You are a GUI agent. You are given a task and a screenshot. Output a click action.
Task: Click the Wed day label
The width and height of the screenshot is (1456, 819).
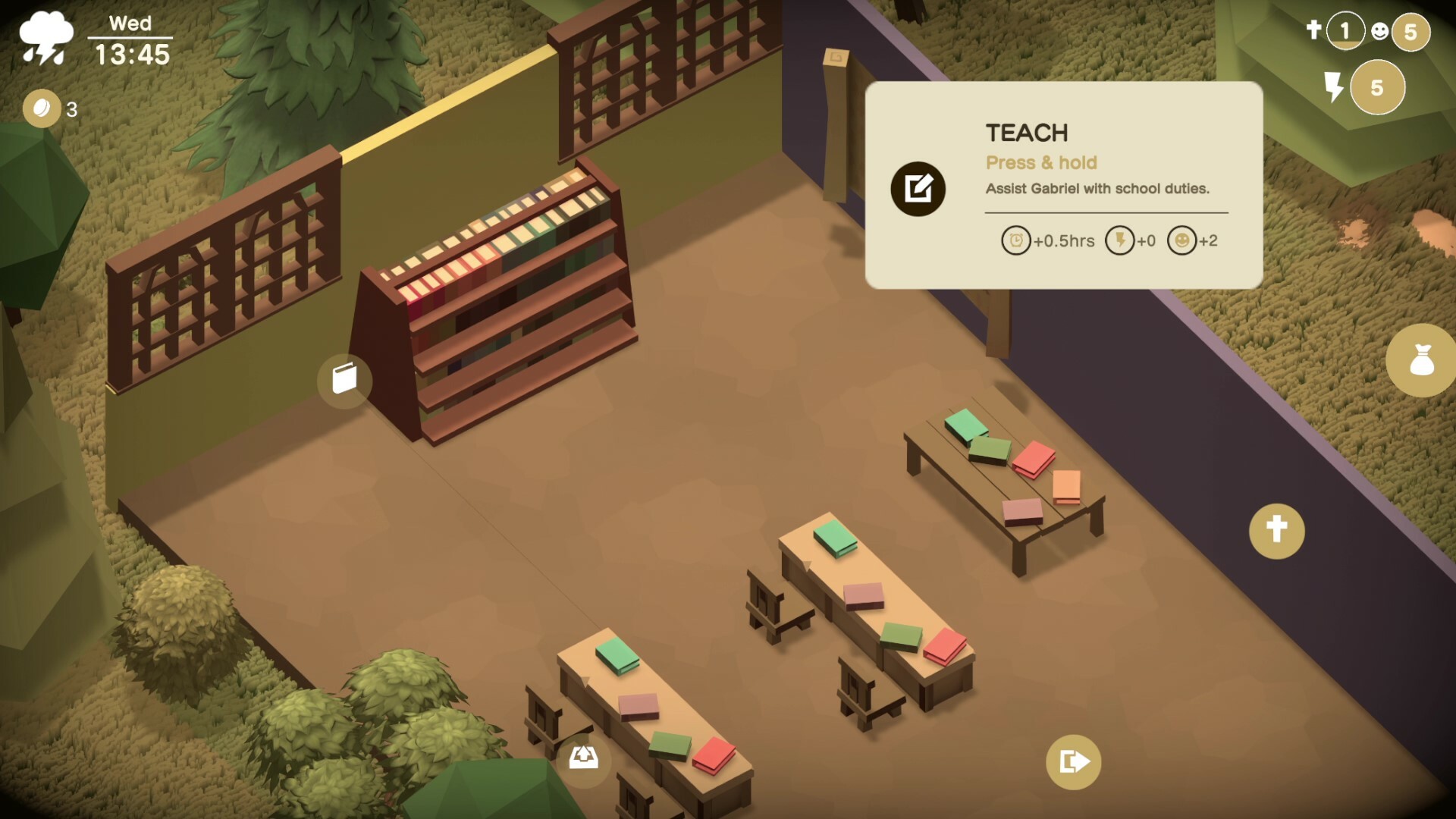coord(130,24)
